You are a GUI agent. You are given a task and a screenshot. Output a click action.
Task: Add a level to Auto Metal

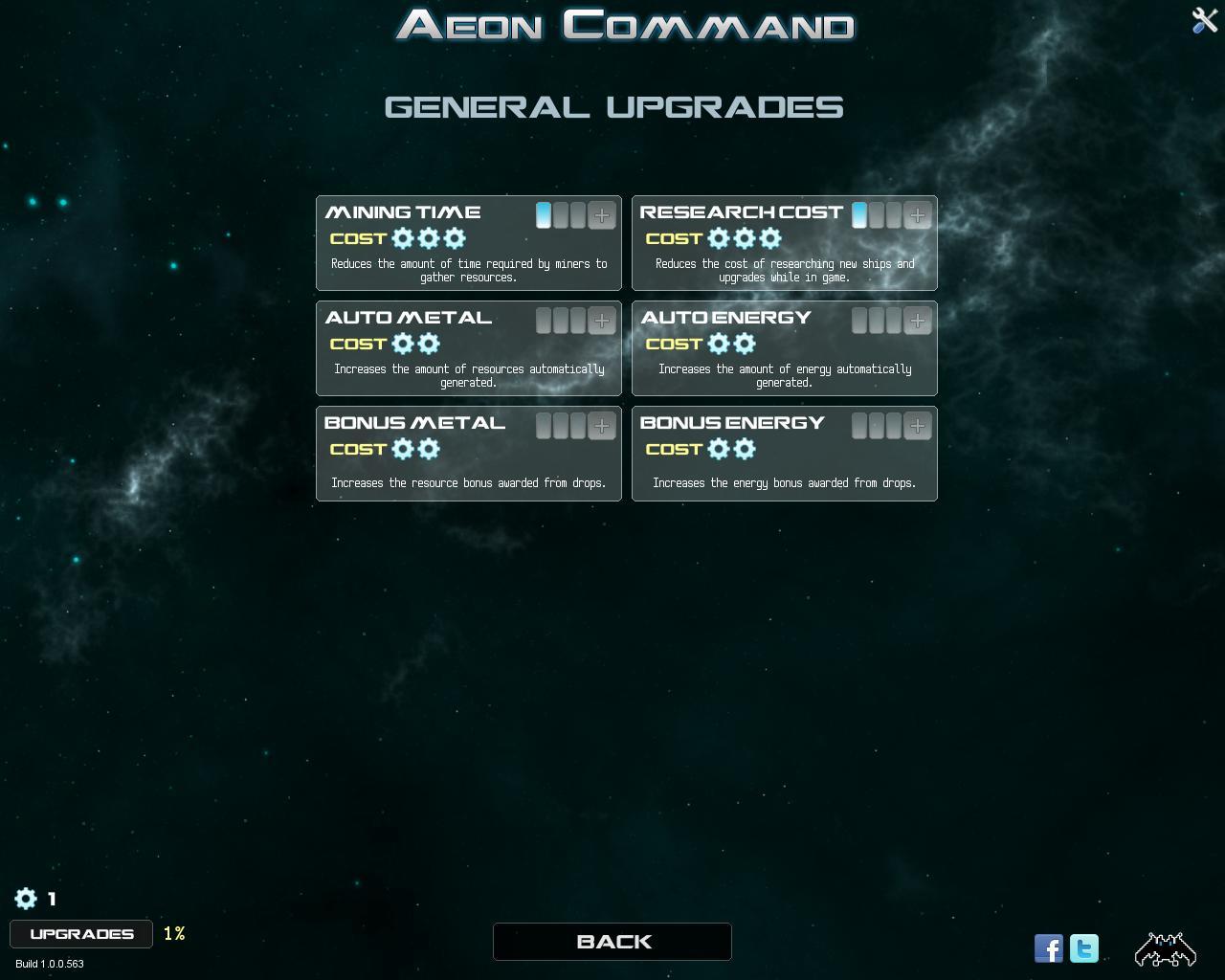(601, 321)
